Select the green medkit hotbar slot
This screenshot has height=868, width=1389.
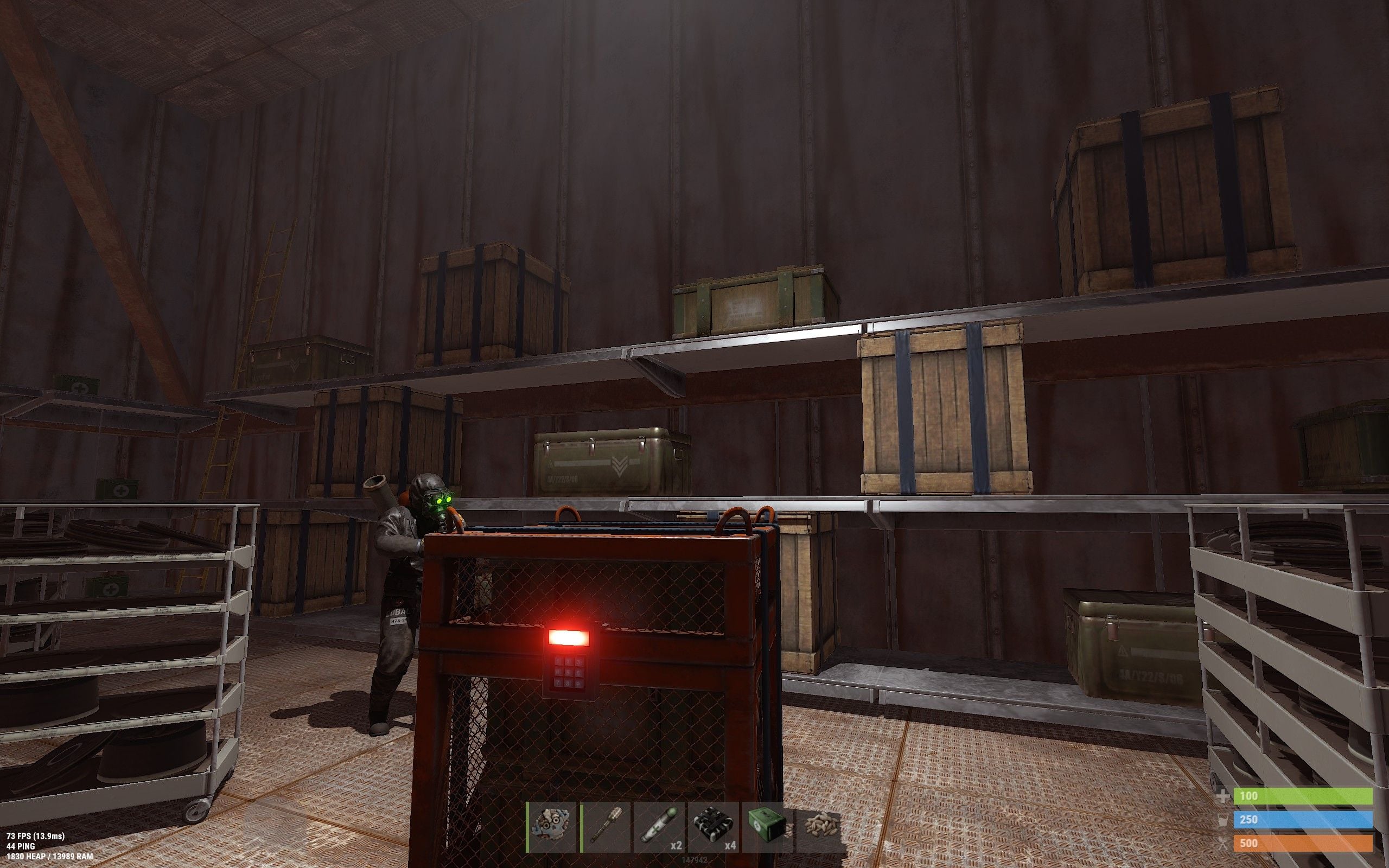[x=767, y=827]
